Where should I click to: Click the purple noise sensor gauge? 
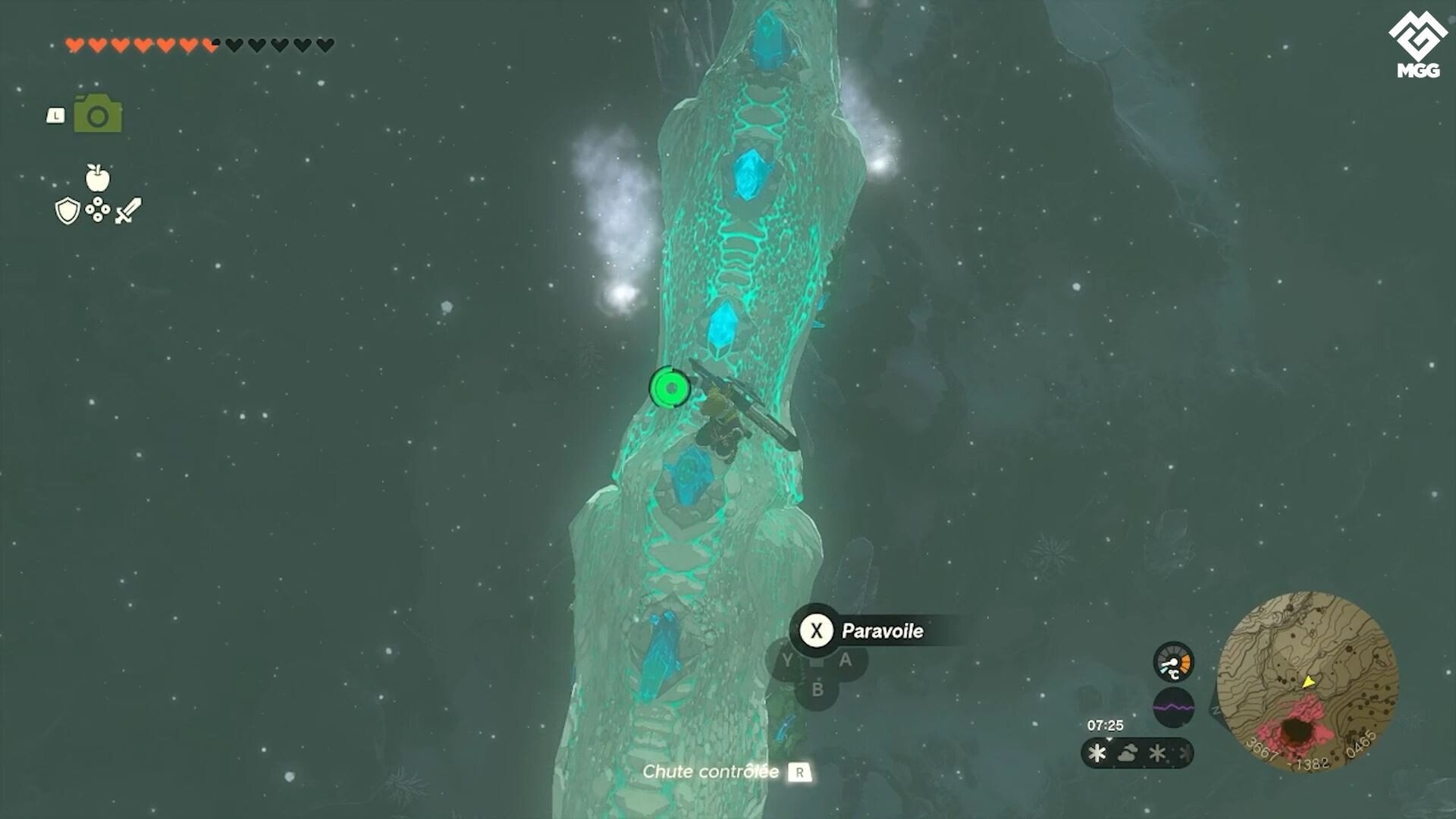1173,708
